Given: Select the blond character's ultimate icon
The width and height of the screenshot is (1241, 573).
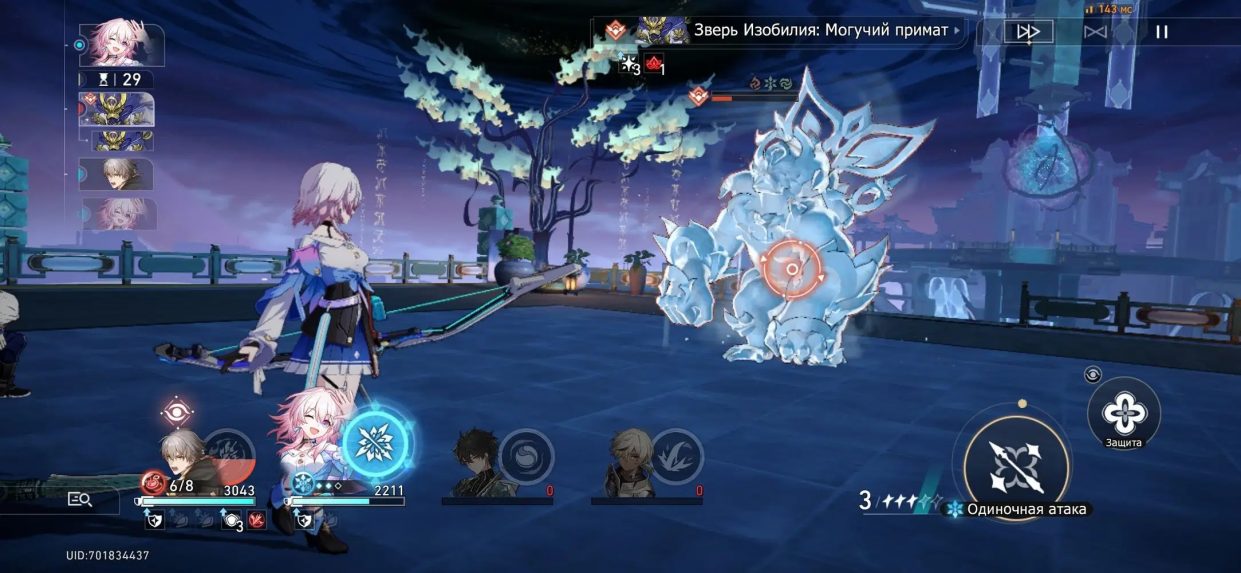Looking at the screenshot, I should click(x=676, y=455).
